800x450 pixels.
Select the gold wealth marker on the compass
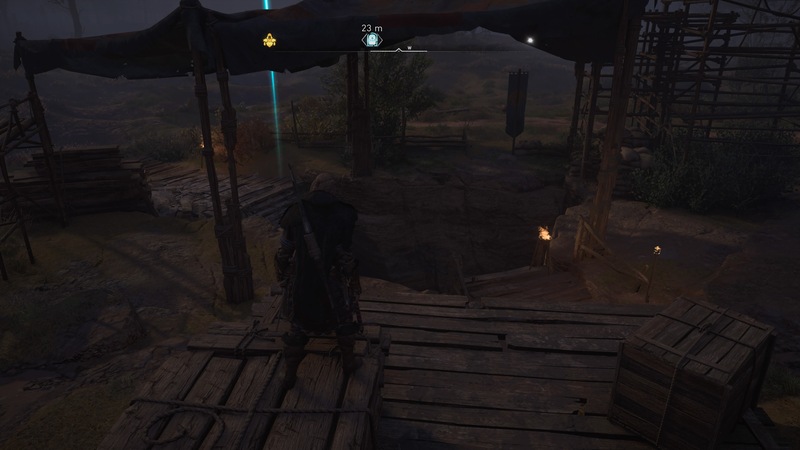269,41
